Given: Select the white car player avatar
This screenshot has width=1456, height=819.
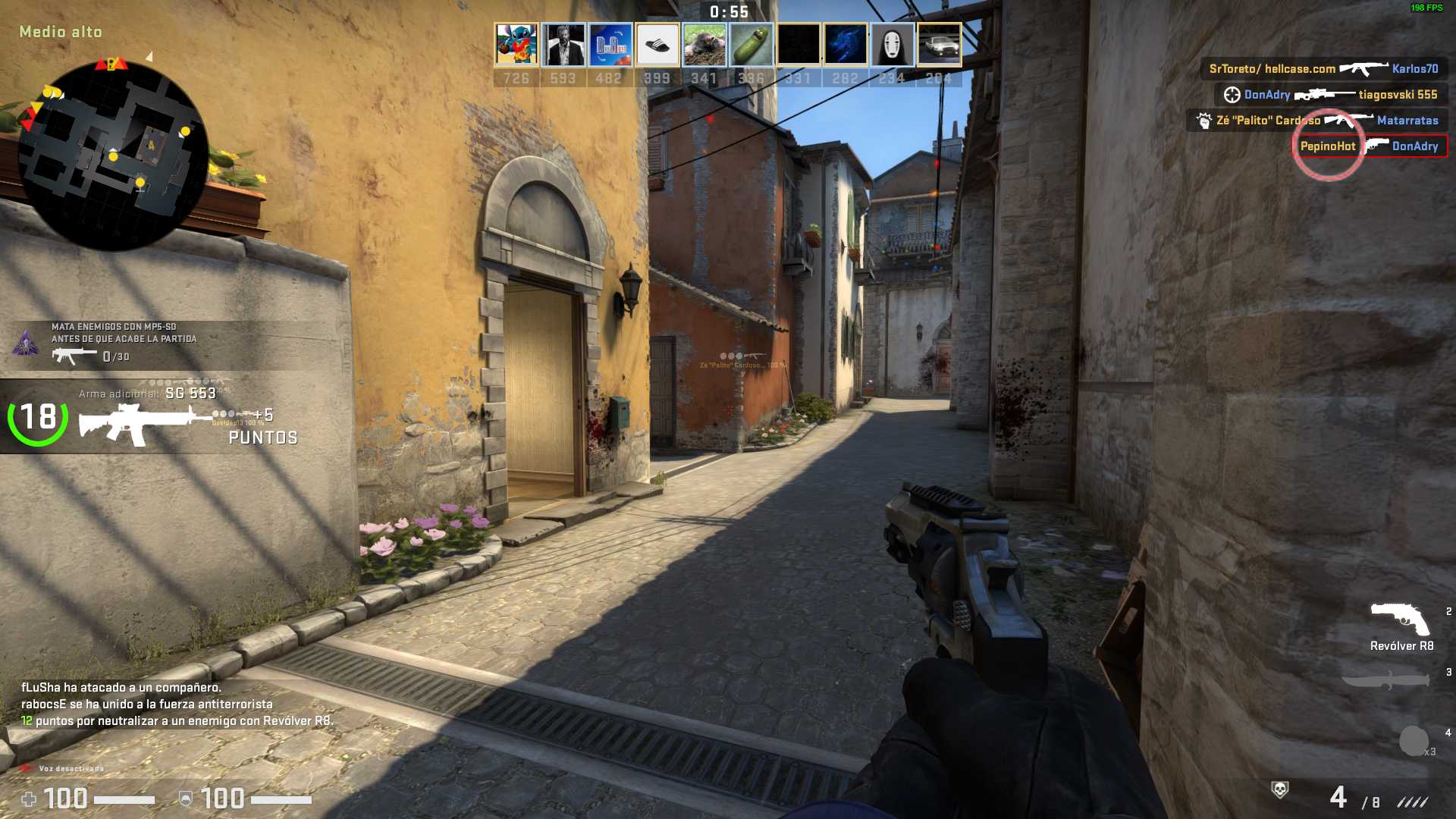Looking at the screenshot, I should (939, 44).
